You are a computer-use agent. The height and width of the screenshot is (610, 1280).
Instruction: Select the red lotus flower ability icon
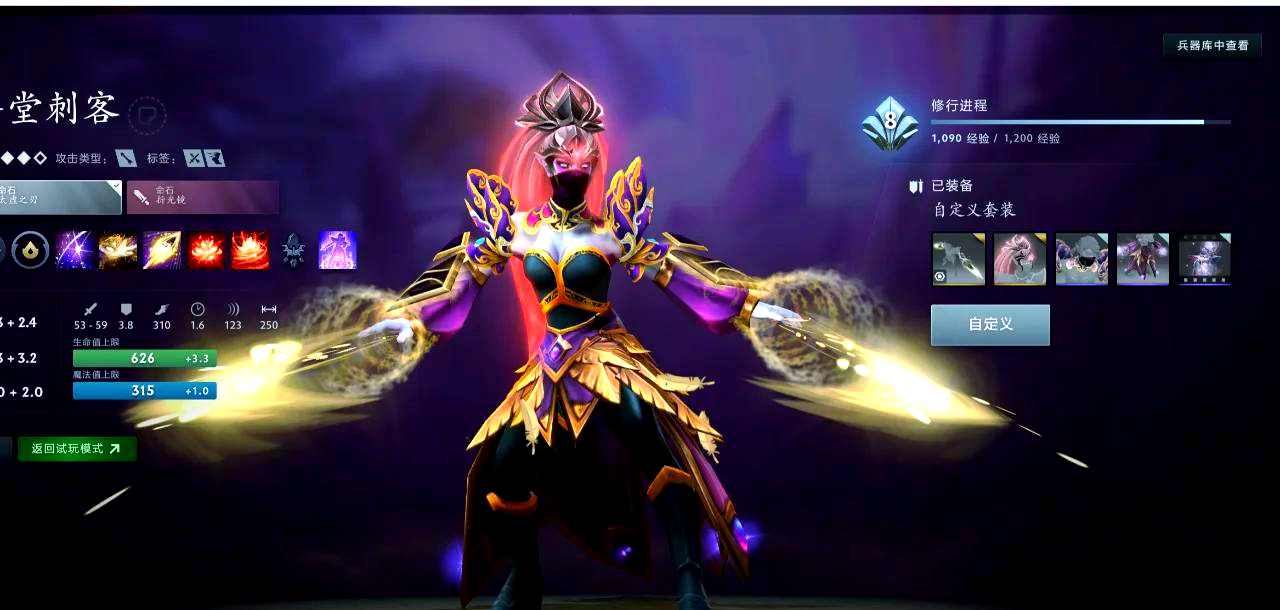click(x=206, y=250)
